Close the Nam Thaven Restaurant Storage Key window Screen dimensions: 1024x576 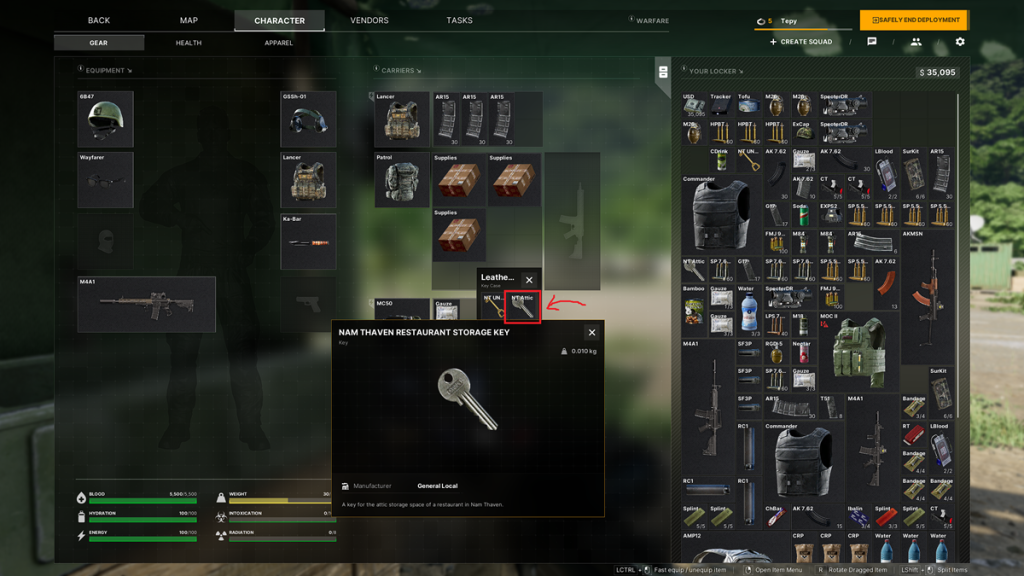[591, 333]
